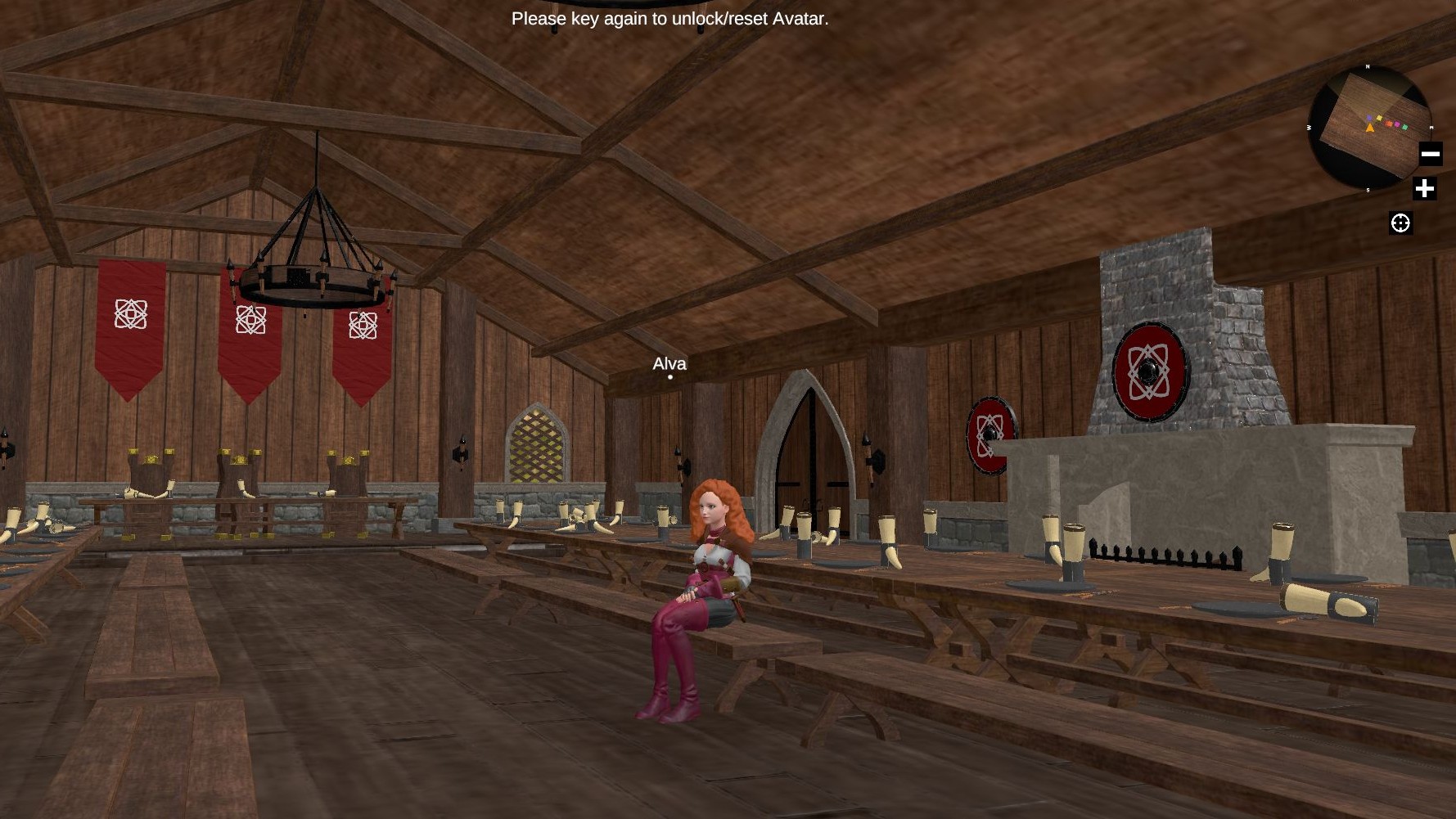Click the N compass label on the minimap
Image resolution: width=1456 pixels, height=819 pixels.
click(x=1367, y=66)
